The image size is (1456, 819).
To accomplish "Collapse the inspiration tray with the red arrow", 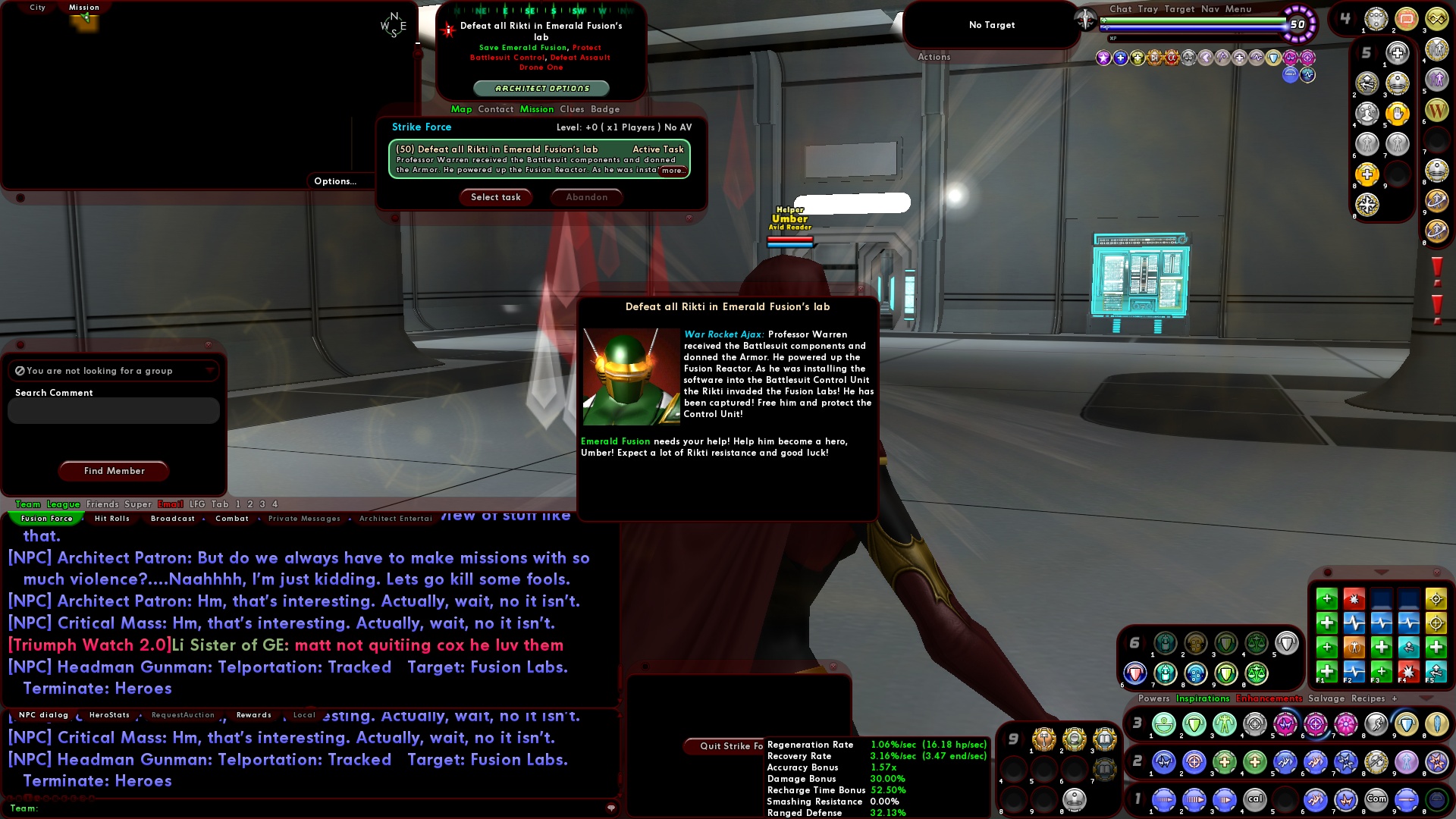I will (1382, 573).
